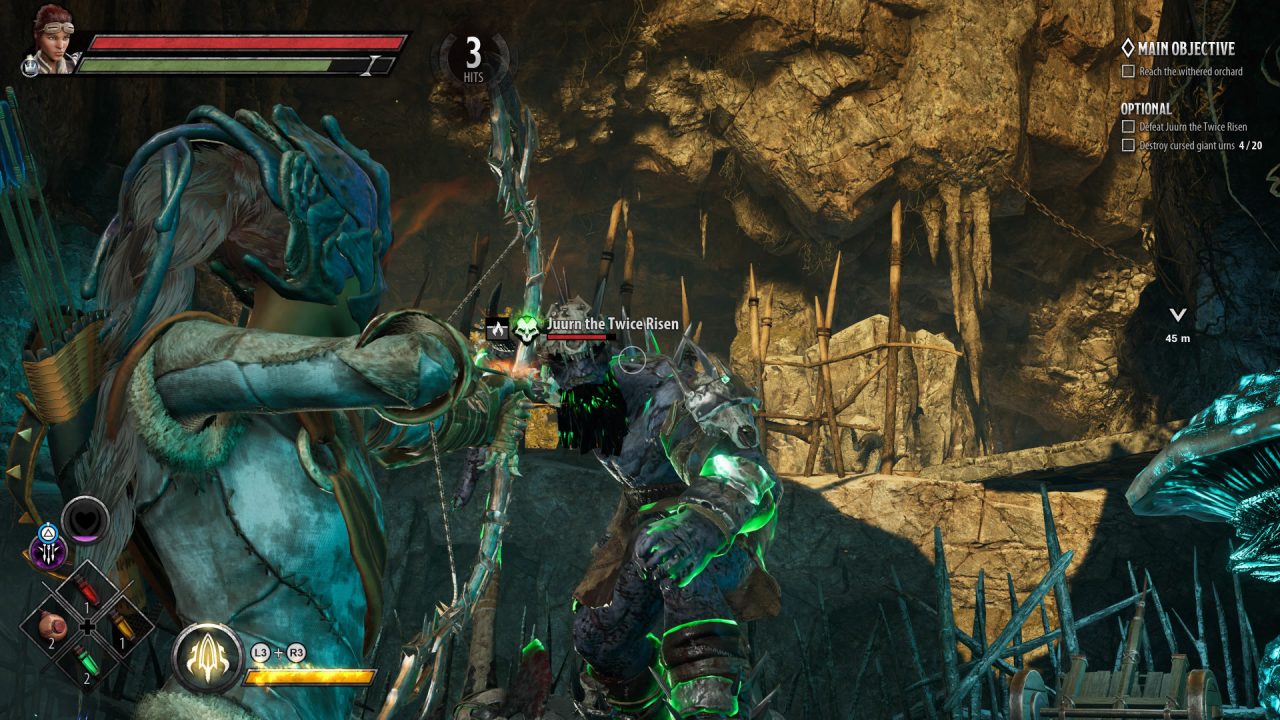Activate the purple multi-arrow ability icon
1280x720 pixels.
(x=46, y=552)
